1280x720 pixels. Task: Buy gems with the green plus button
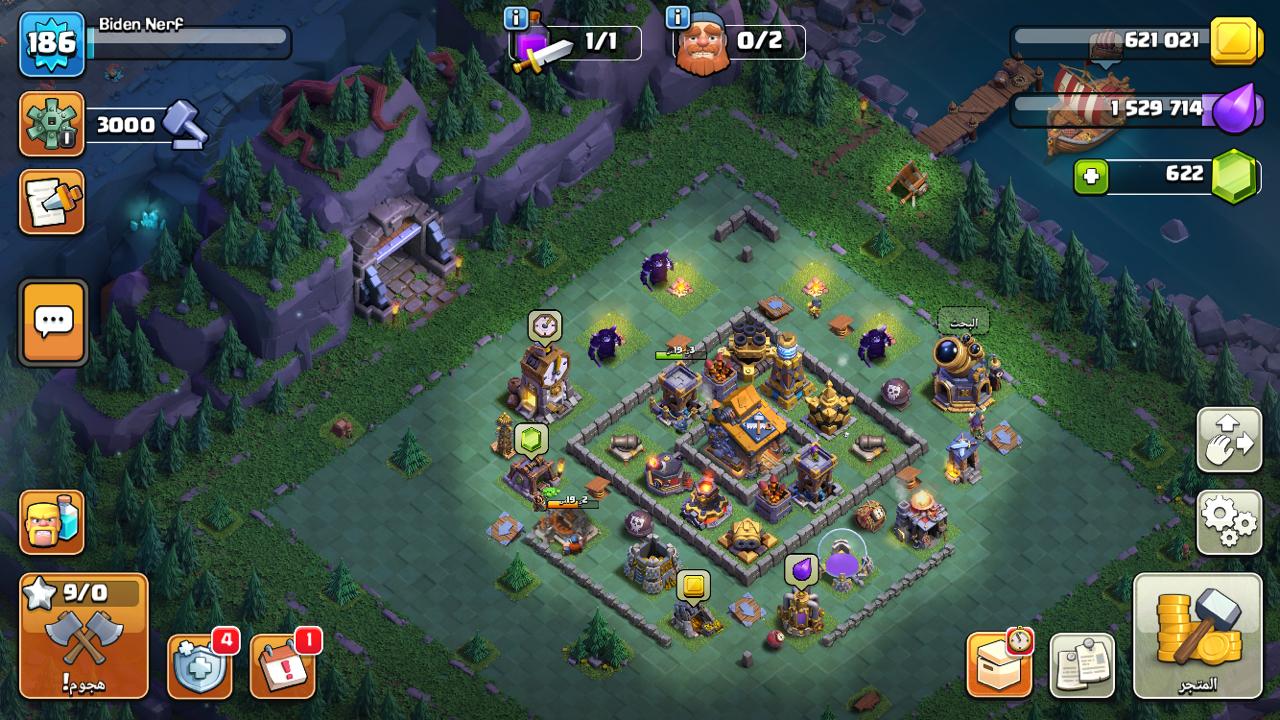(1091, 177)
